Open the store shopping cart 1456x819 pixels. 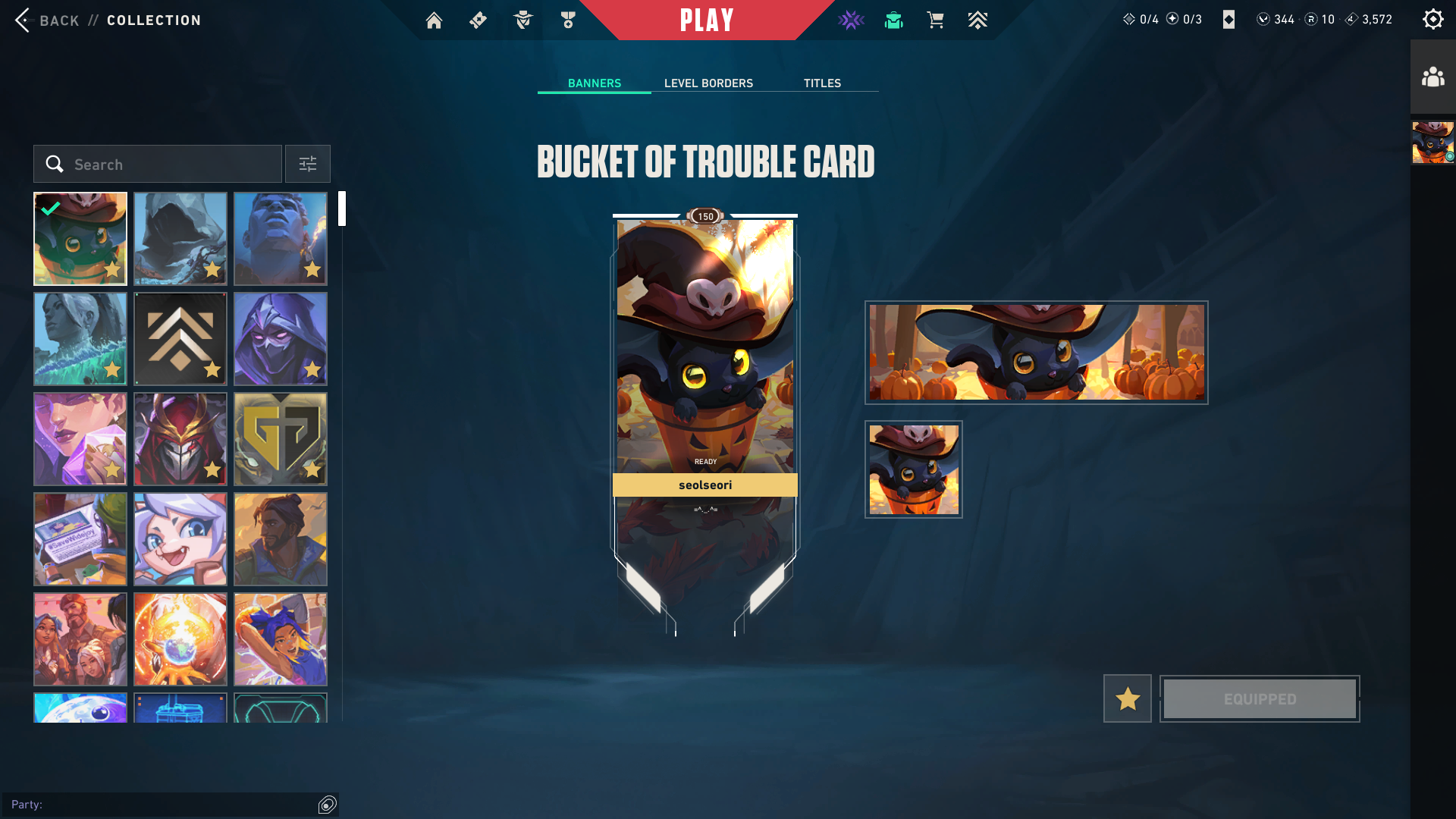click(935, 20)
